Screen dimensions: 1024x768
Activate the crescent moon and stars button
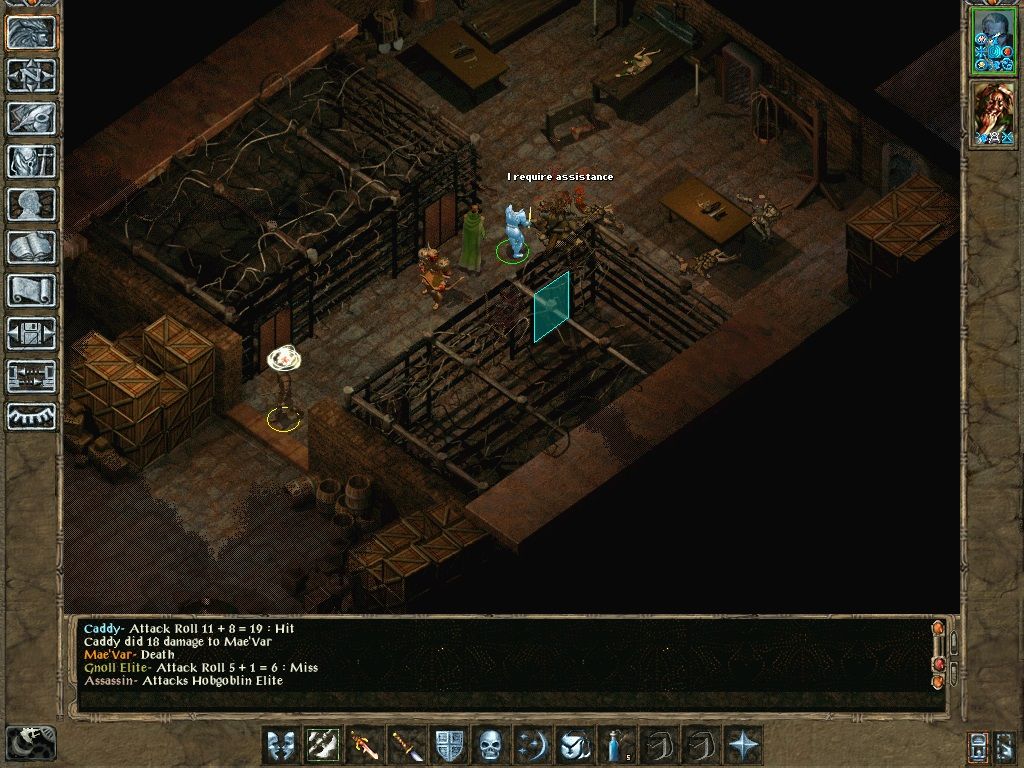[531, 745]
